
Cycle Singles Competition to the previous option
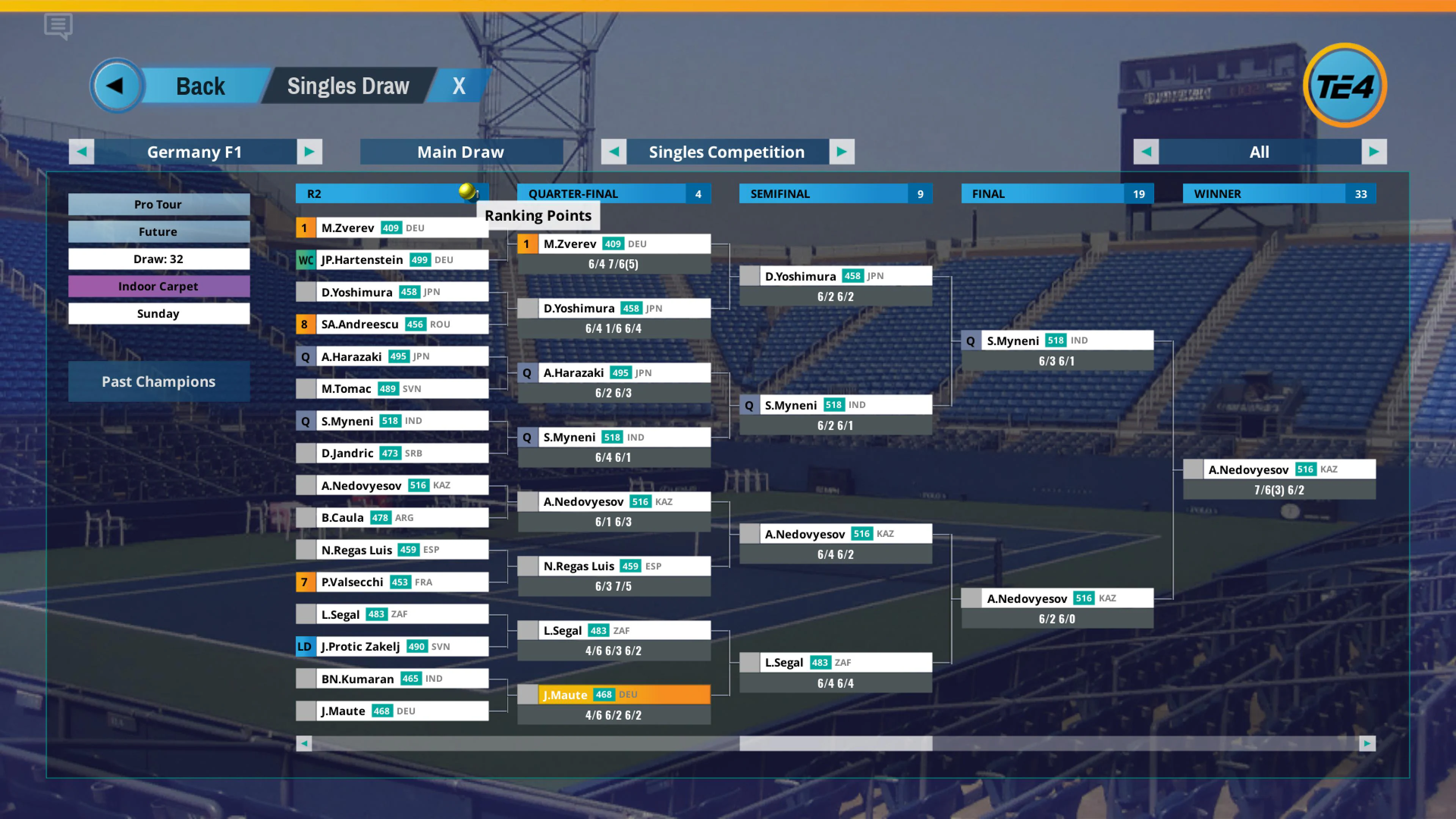pos(614,152)
